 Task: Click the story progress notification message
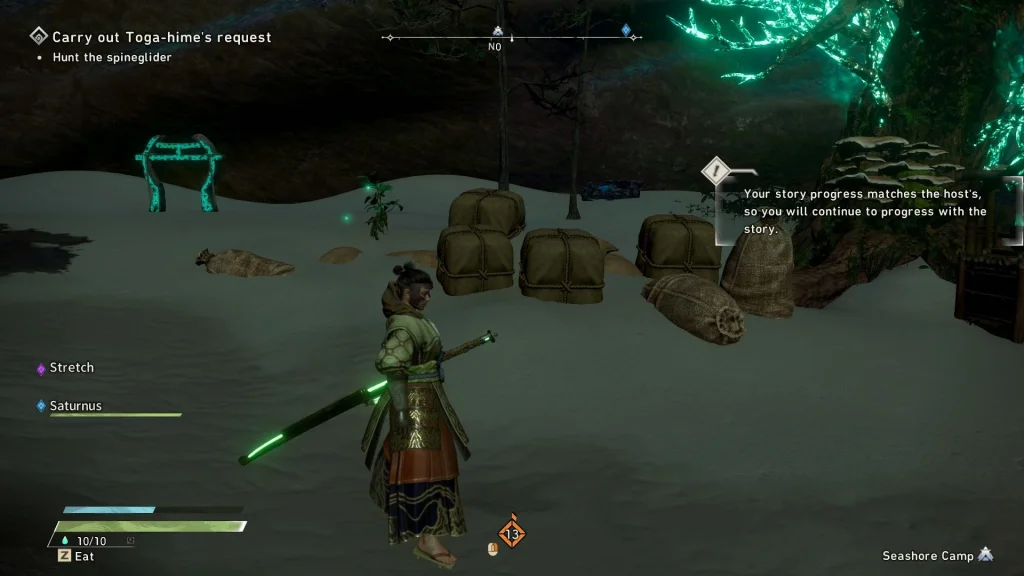[865, 211]
